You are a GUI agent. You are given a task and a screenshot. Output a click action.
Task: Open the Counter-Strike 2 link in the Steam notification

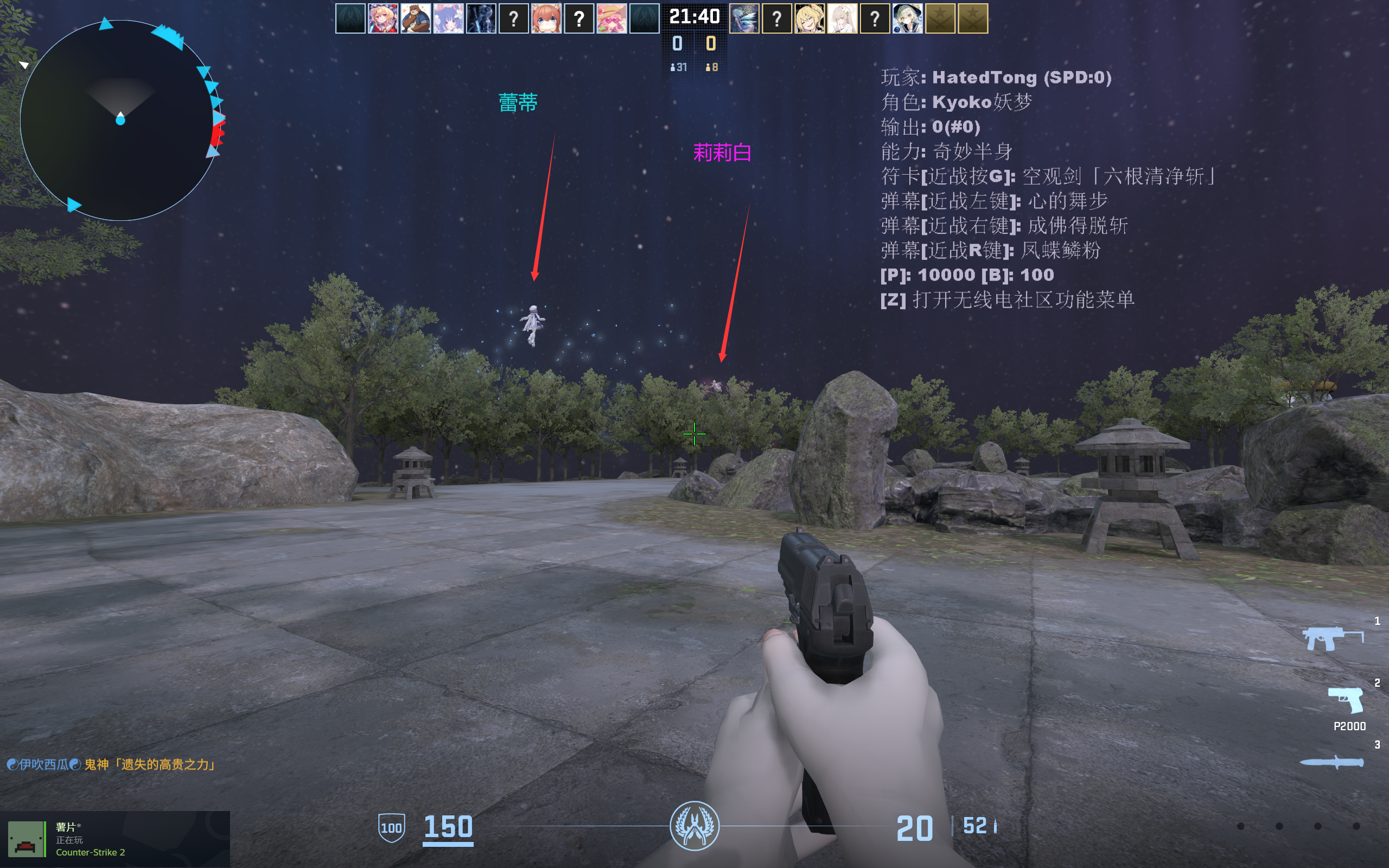(x=92, y=852)
